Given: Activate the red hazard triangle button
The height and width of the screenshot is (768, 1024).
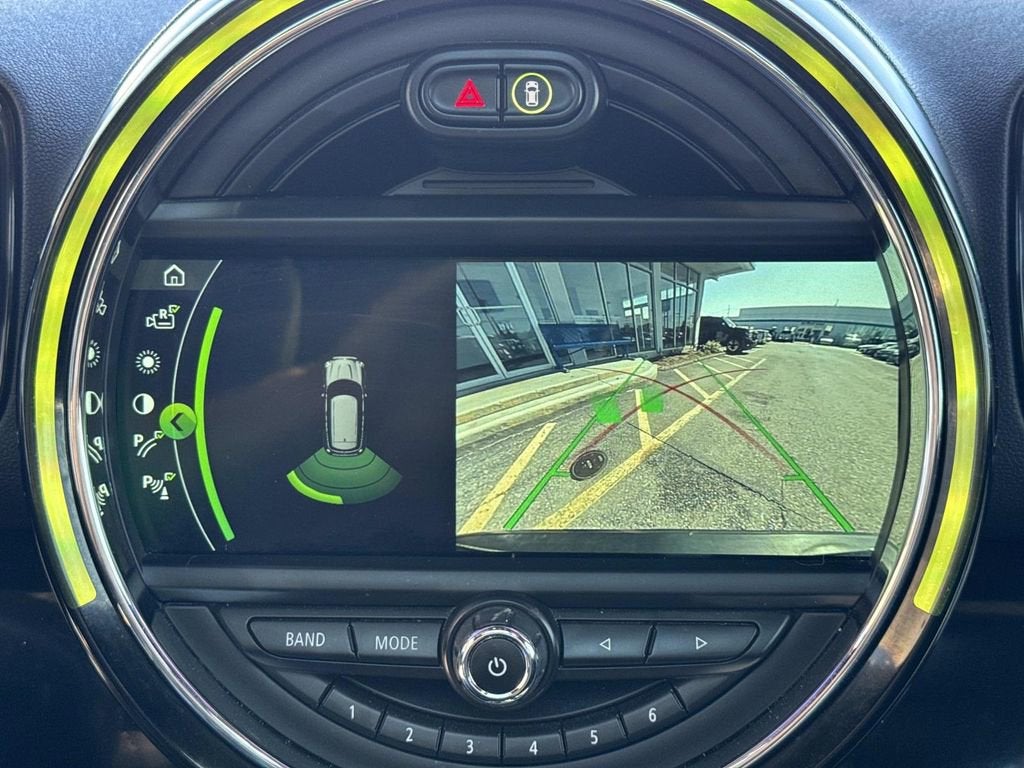Looking at the screenshot, I should [x=469, y=94].
